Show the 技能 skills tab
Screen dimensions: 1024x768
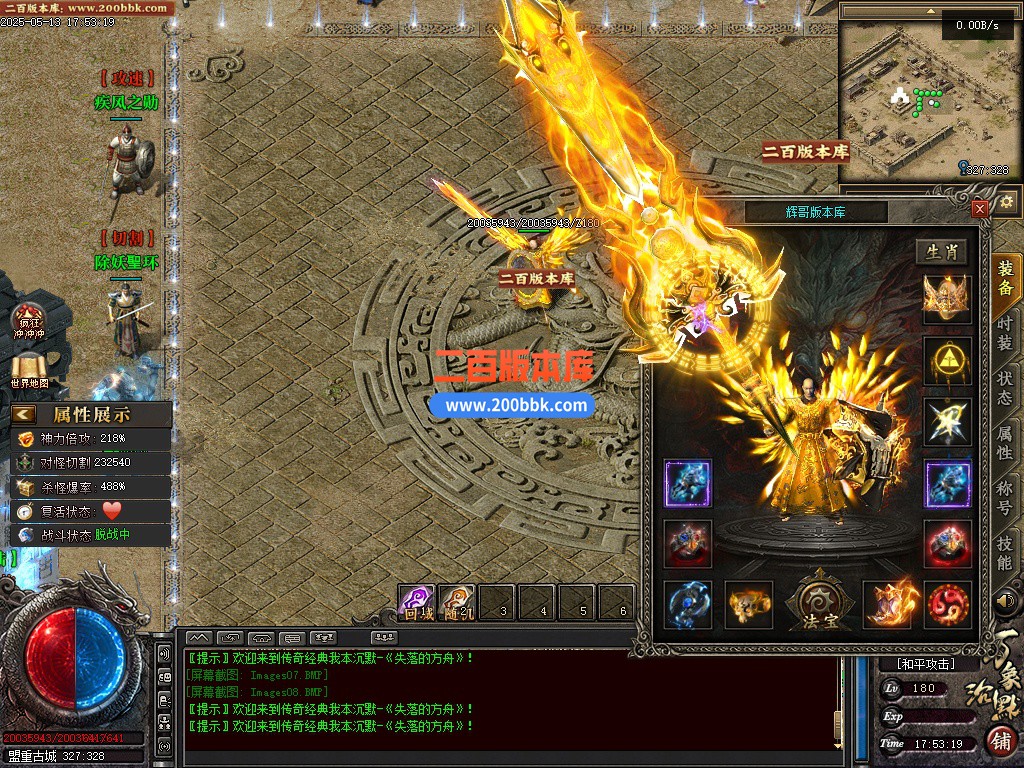pos(1005,551)
